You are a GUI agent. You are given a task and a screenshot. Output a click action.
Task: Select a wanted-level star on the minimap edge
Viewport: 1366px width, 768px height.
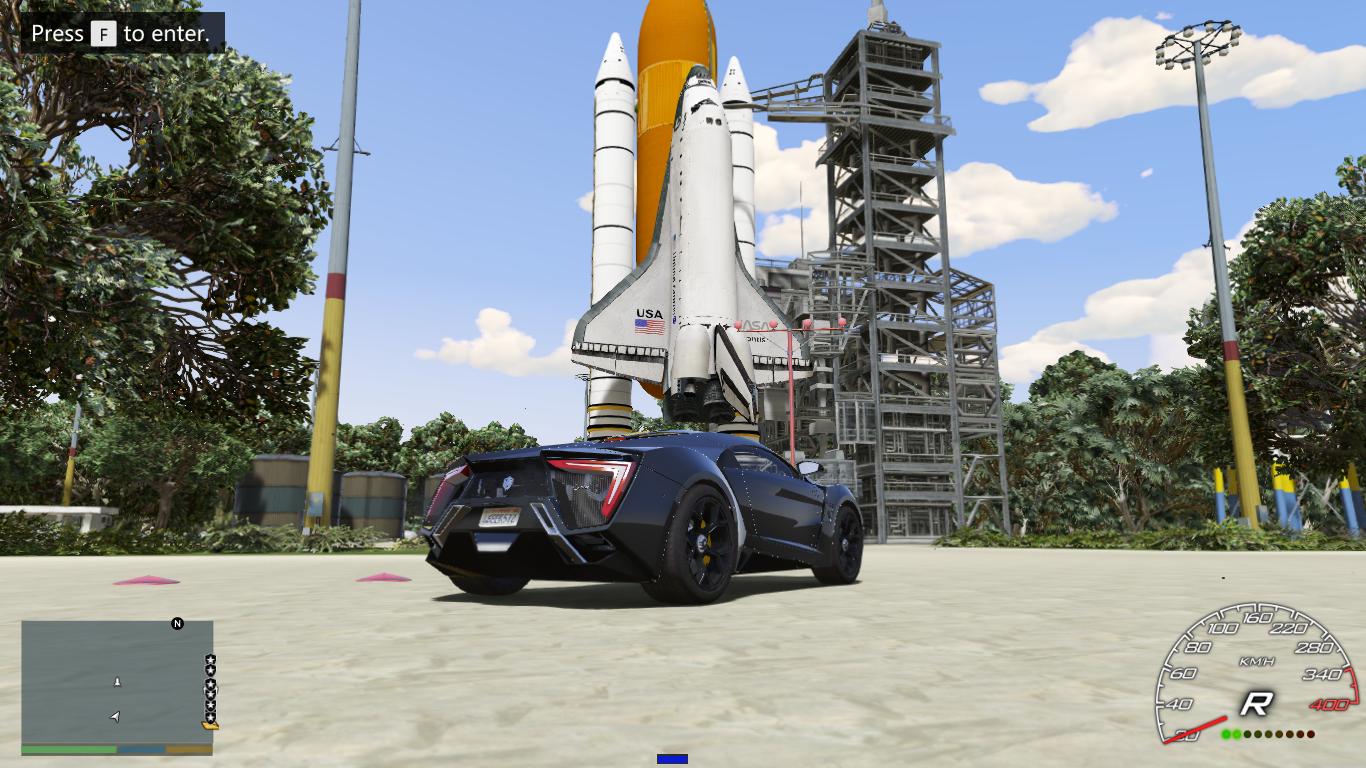[211, 662]
